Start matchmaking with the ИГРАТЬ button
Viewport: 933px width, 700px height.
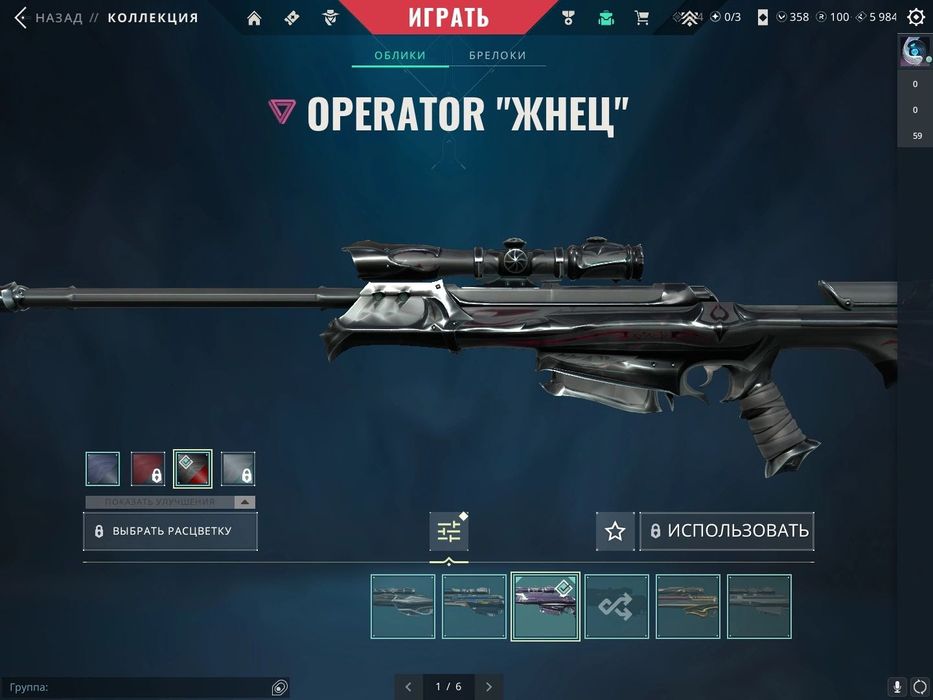click(448, 17)
